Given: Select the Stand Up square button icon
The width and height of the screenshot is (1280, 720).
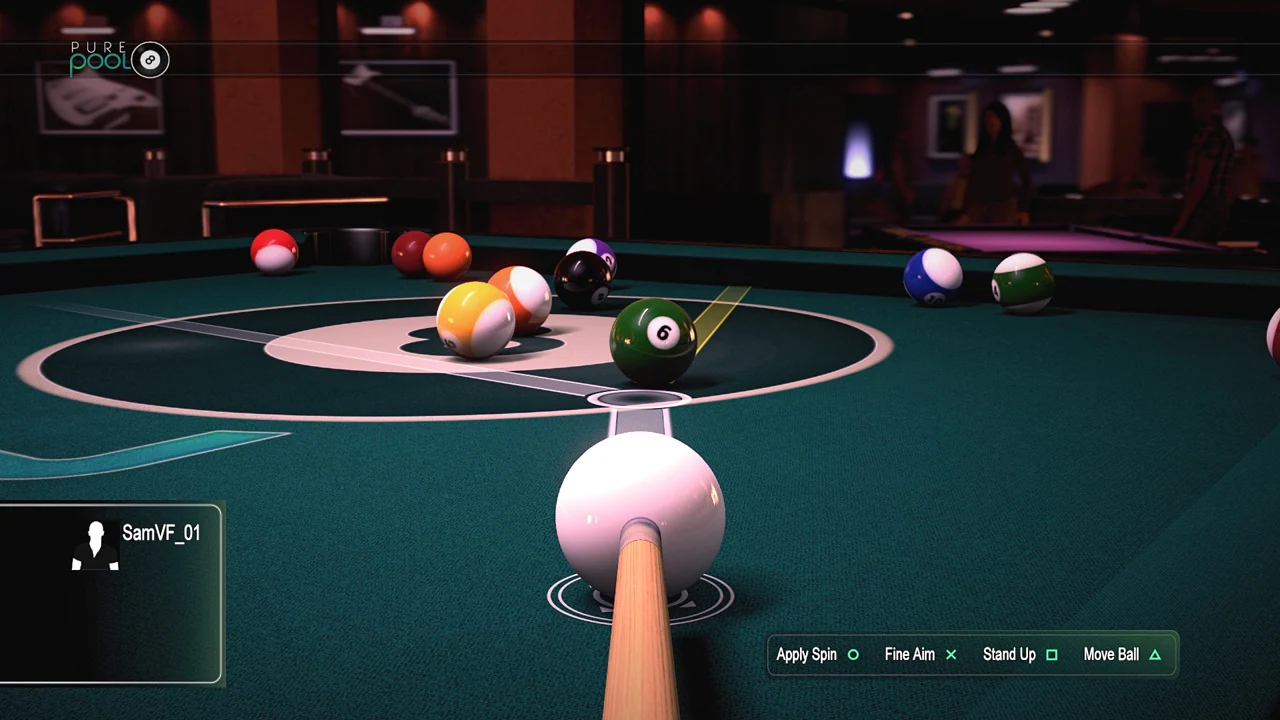Looking at the screenshot, I should coord(1052,654).
